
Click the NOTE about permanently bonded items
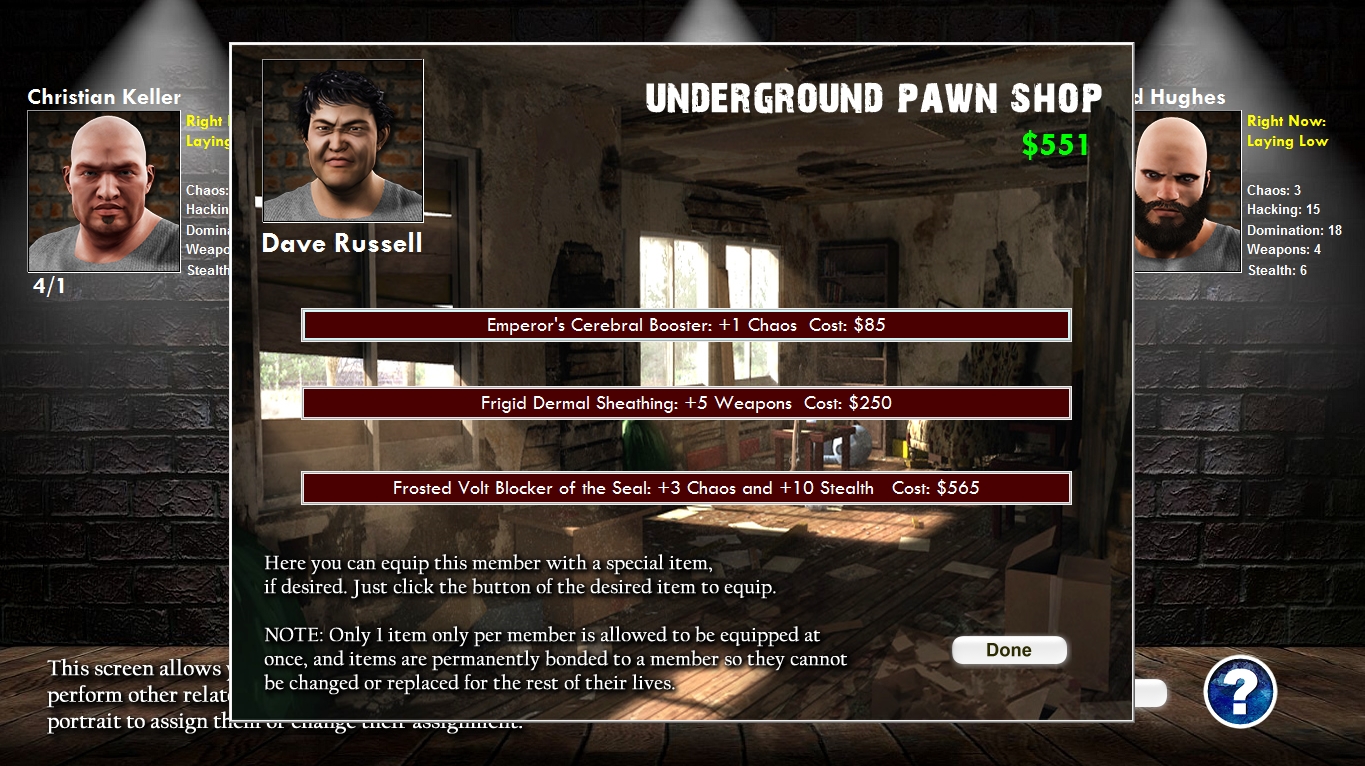(555, 659)
